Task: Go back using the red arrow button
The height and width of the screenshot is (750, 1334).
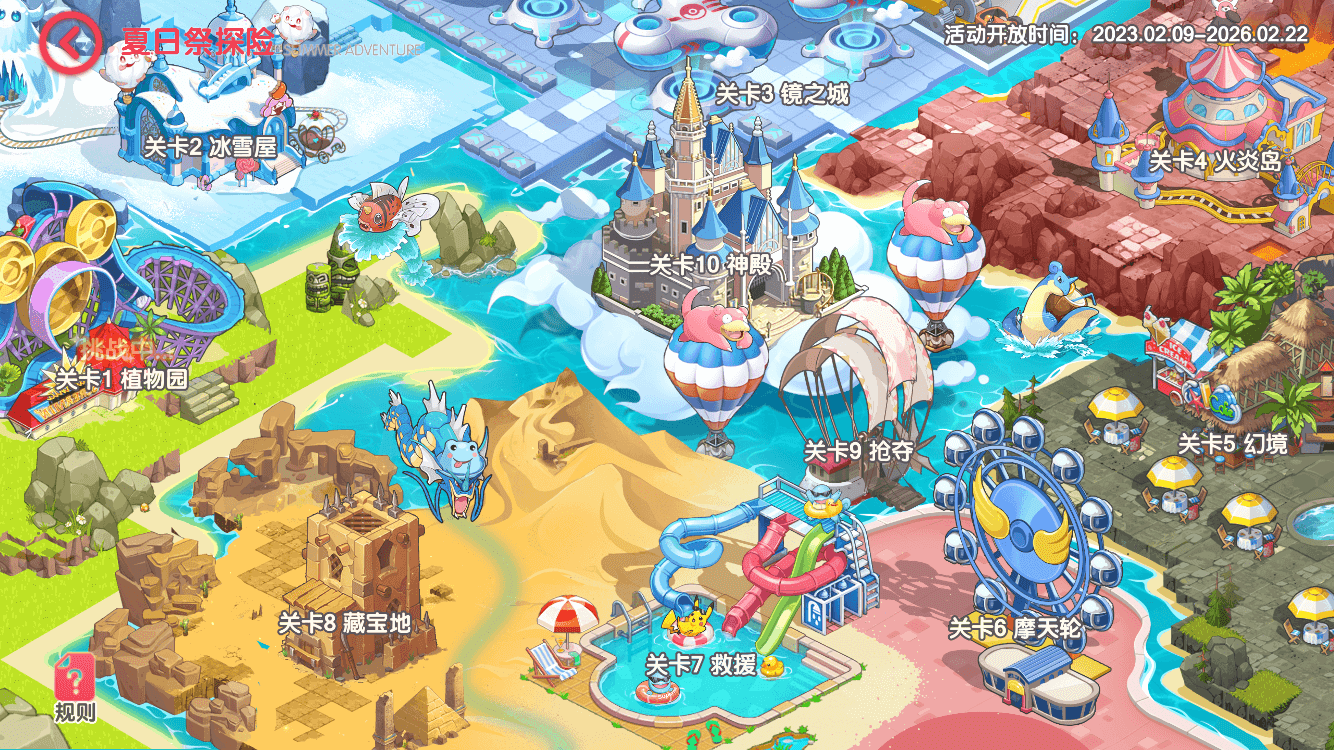Action: tap(69, 42)
